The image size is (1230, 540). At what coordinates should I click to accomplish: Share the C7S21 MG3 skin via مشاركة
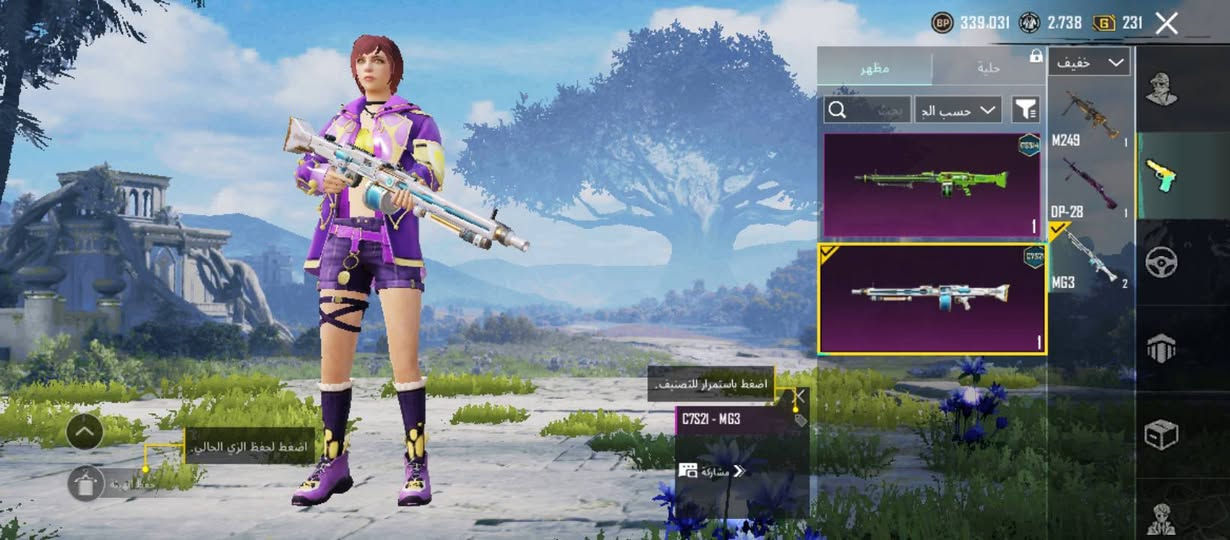click(x=712, y=470)
